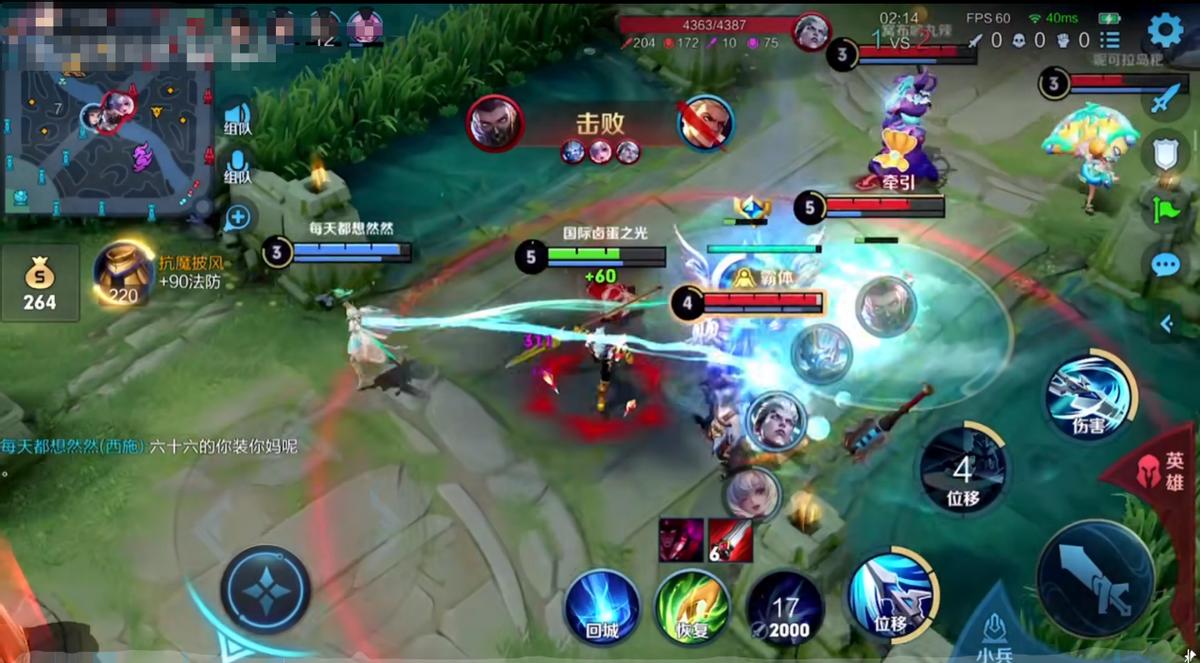
Task: Open the scoreboard list icon
Action: (x=1109, y=40)
